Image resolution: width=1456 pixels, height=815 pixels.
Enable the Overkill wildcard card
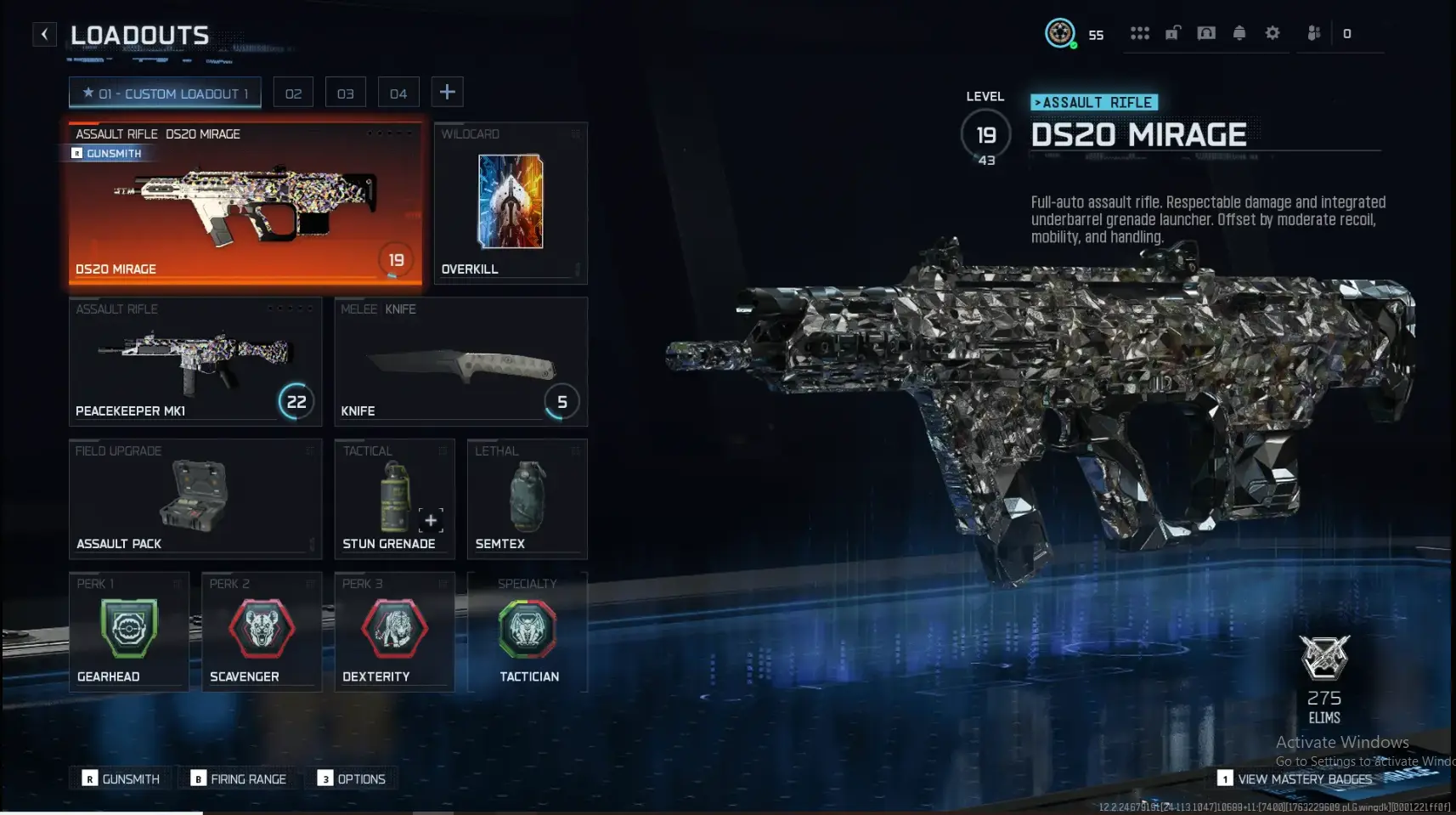pos(511,202)
